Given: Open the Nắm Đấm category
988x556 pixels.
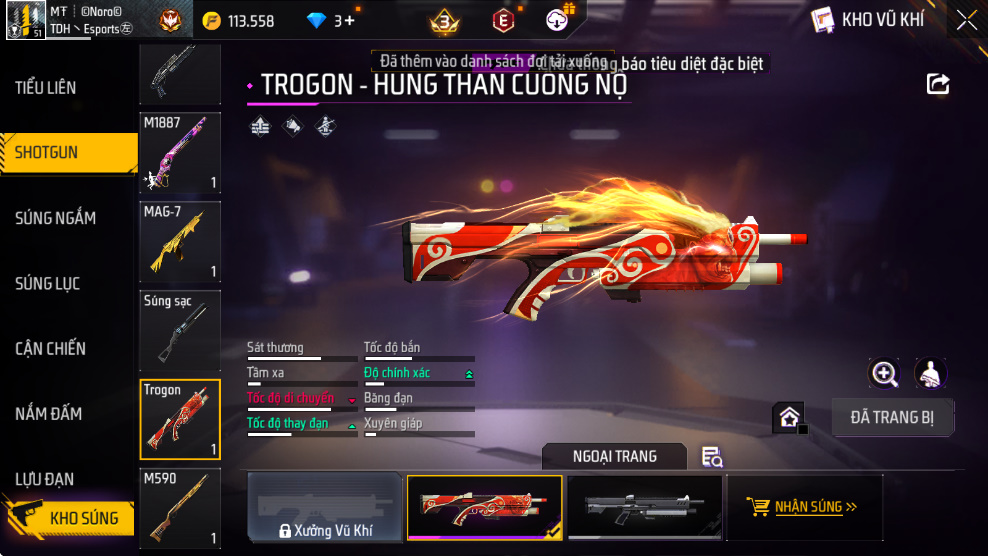Looking at the screenshot, I should pyautogui.click(x=48, y=414).
